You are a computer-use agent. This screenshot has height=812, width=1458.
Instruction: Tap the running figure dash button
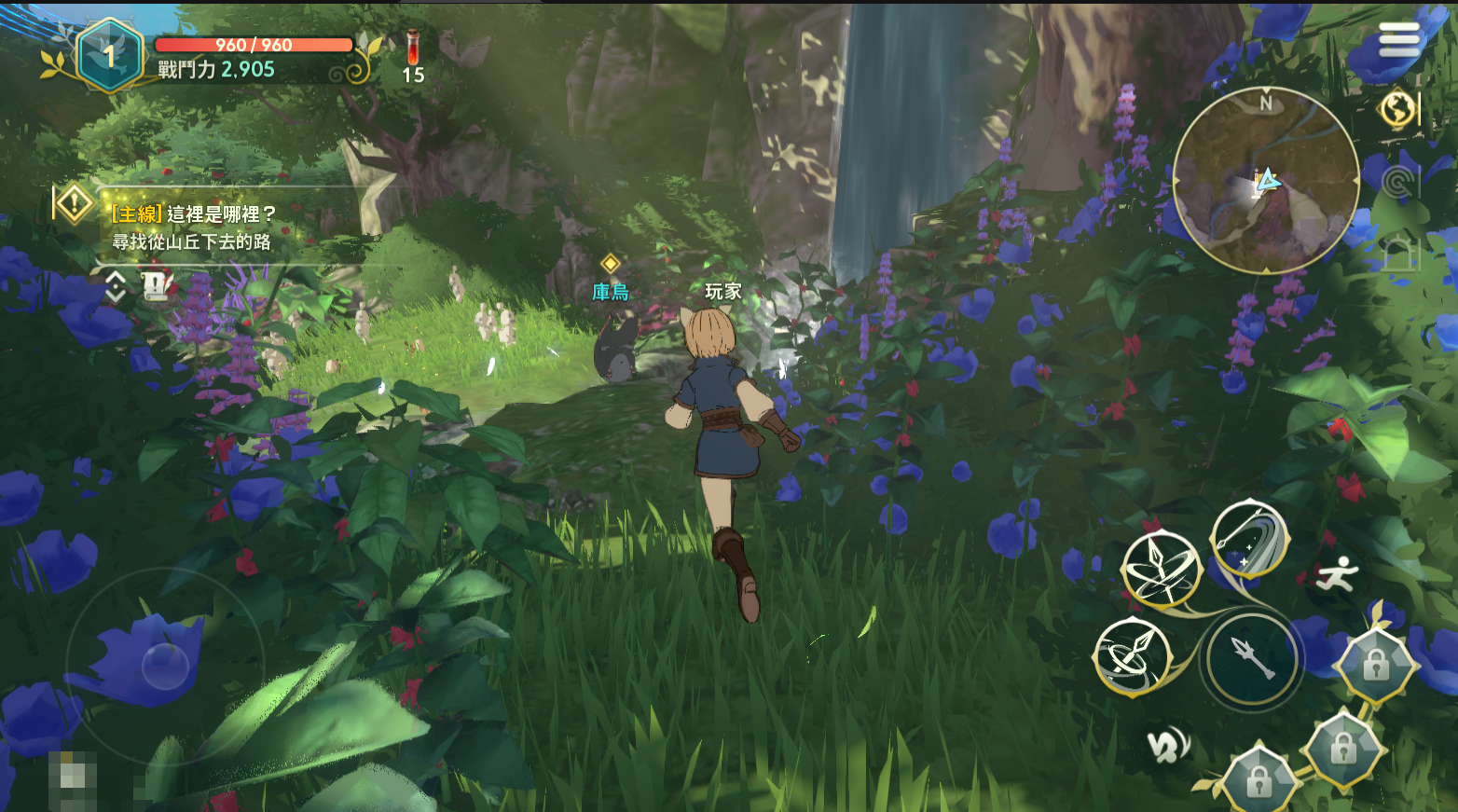click(x=1339, y=574)
